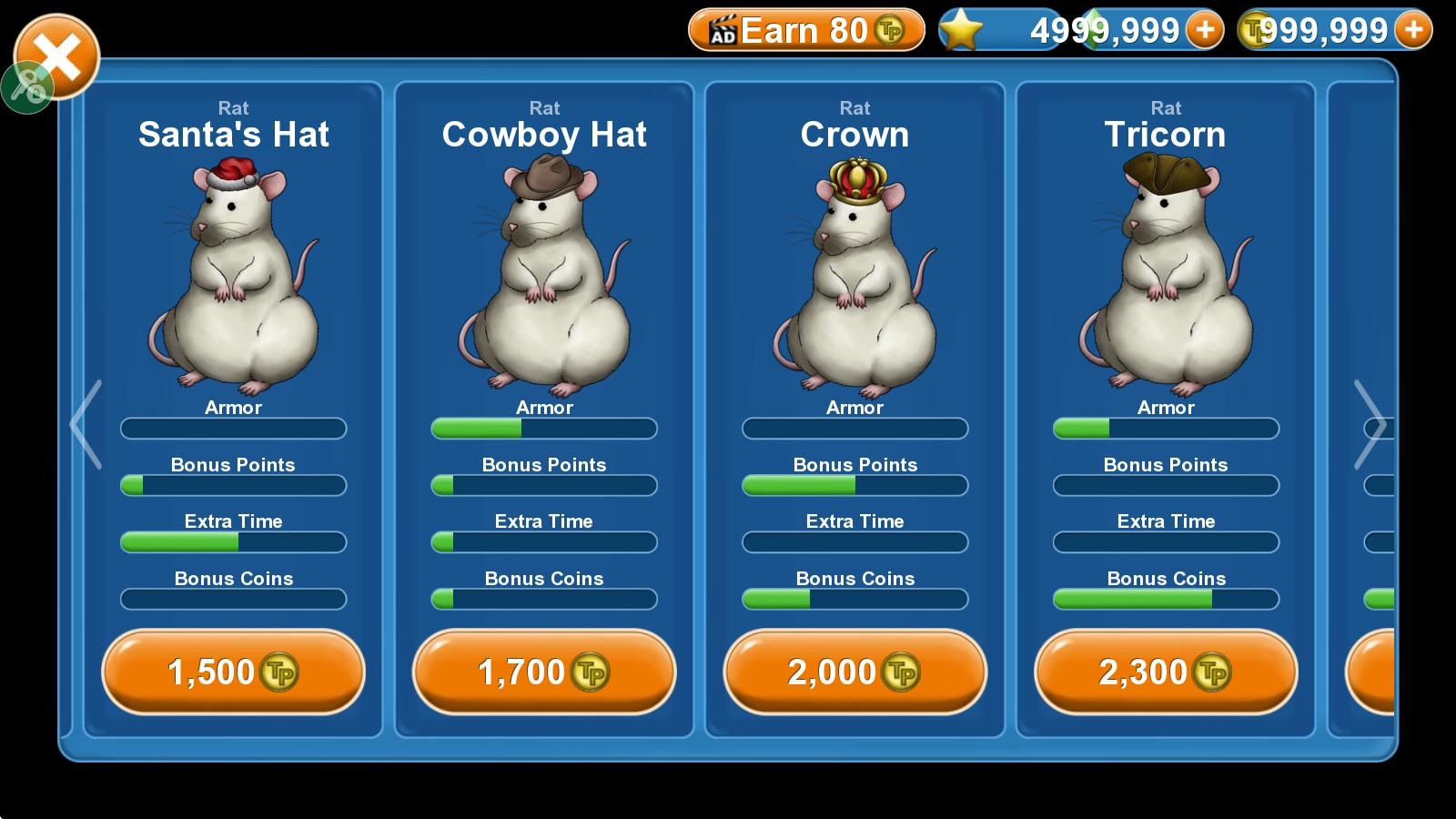Select the Cowboy Hat rat card
Image resolution: width=1456 pixels, height=819 pixels.
(544, 273)
